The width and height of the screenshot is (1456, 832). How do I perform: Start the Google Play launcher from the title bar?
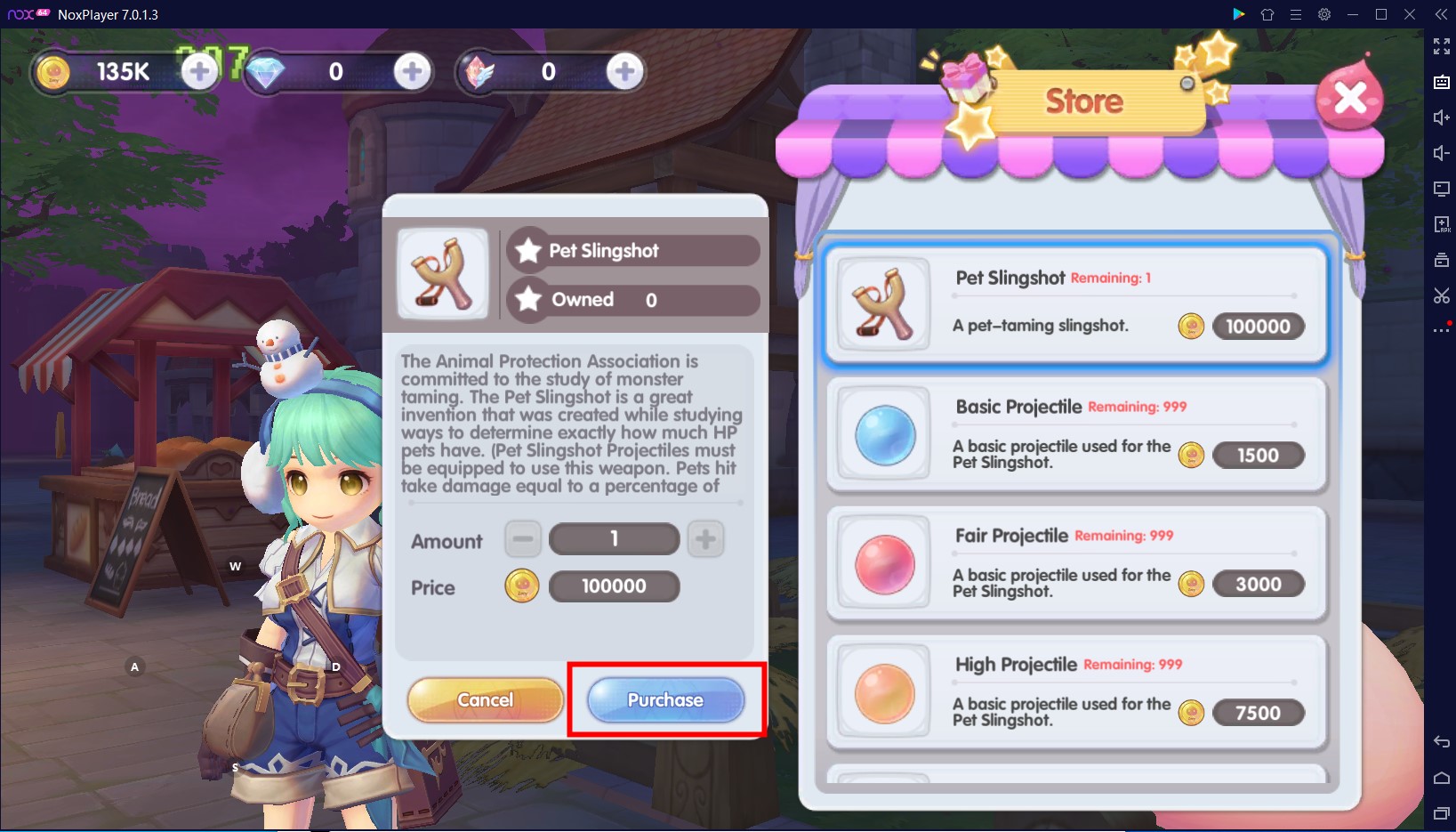click(1239, 14)
